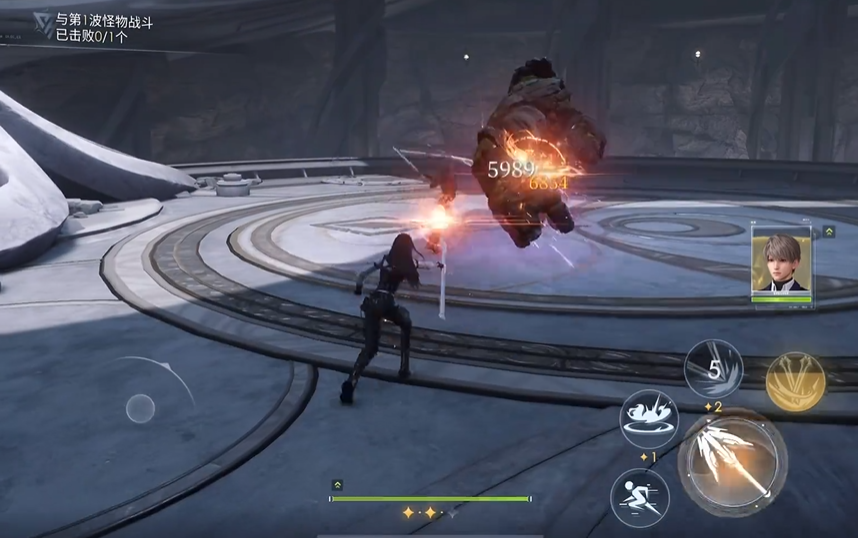858x538 pixels.
Task: Tap the main sword attack button
Action: (x=732, y=462)
